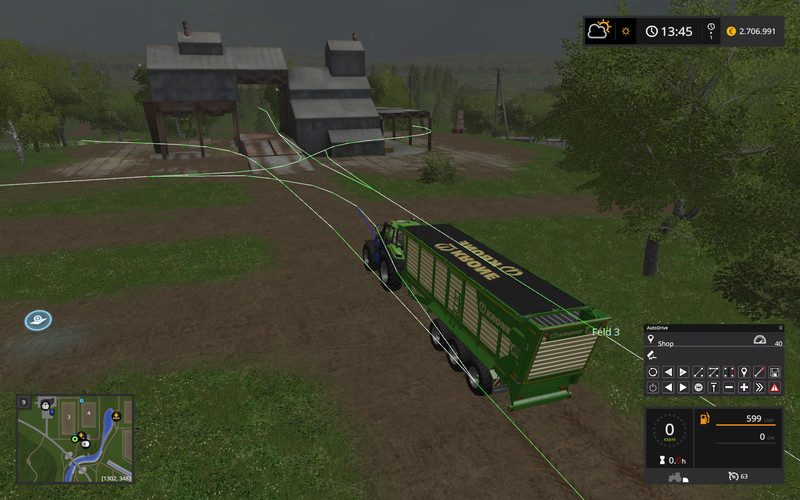Click the AutoDrive speed gauge icon

point(759,341)
